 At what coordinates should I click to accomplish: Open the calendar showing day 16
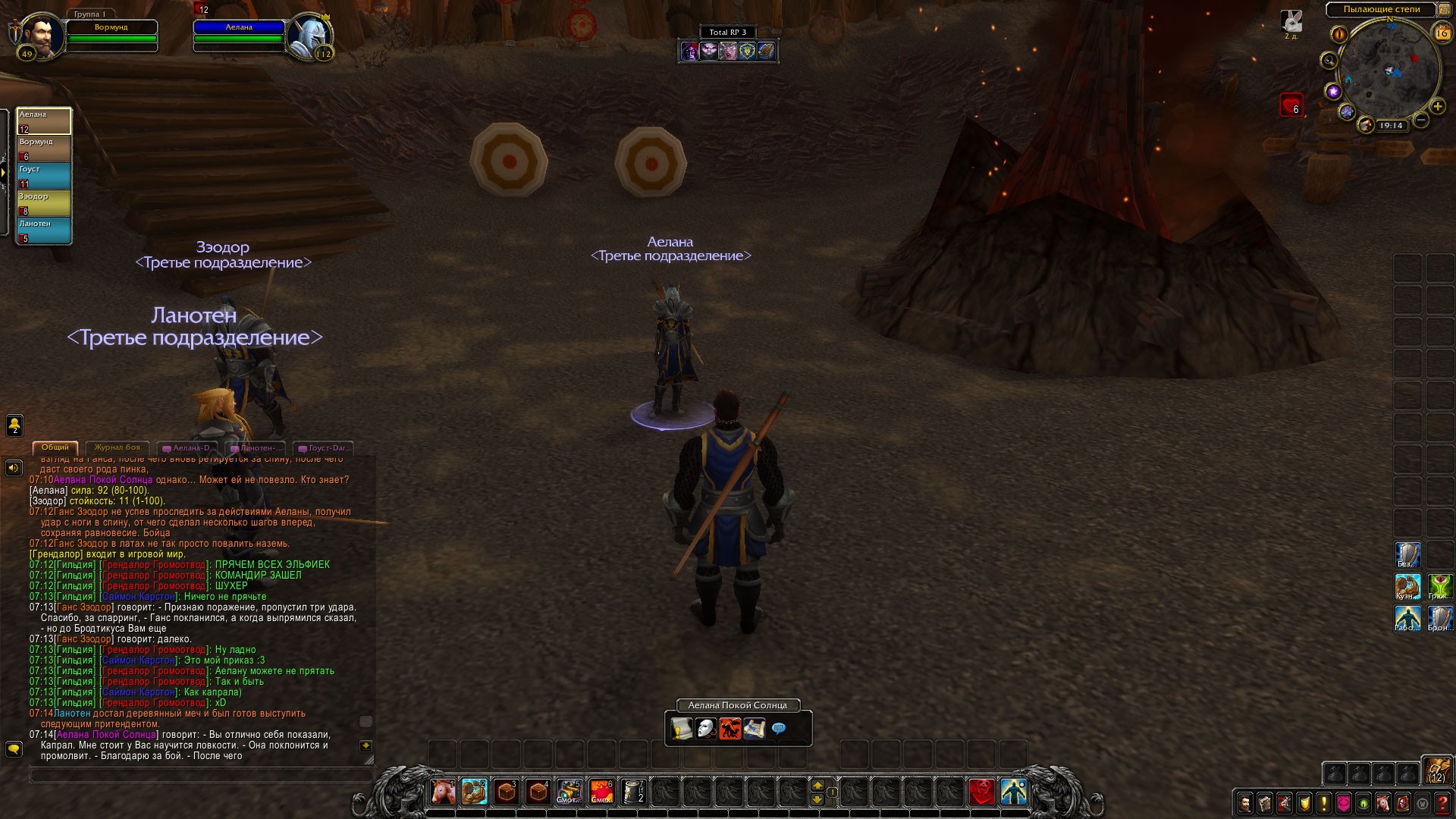1442,33
